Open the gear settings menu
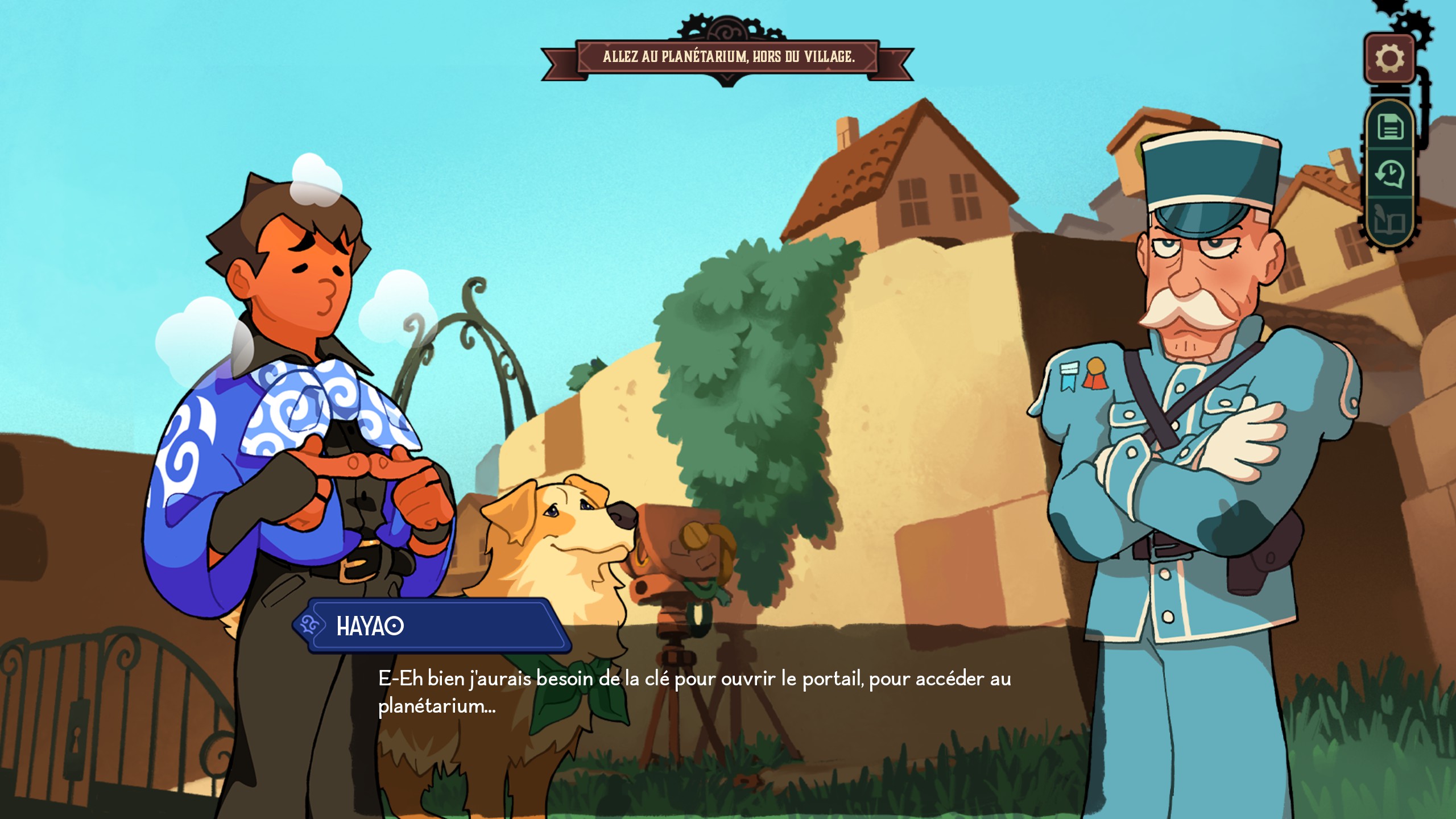1456x819 pixels. pyautogui.click(x=1389, y=59)
